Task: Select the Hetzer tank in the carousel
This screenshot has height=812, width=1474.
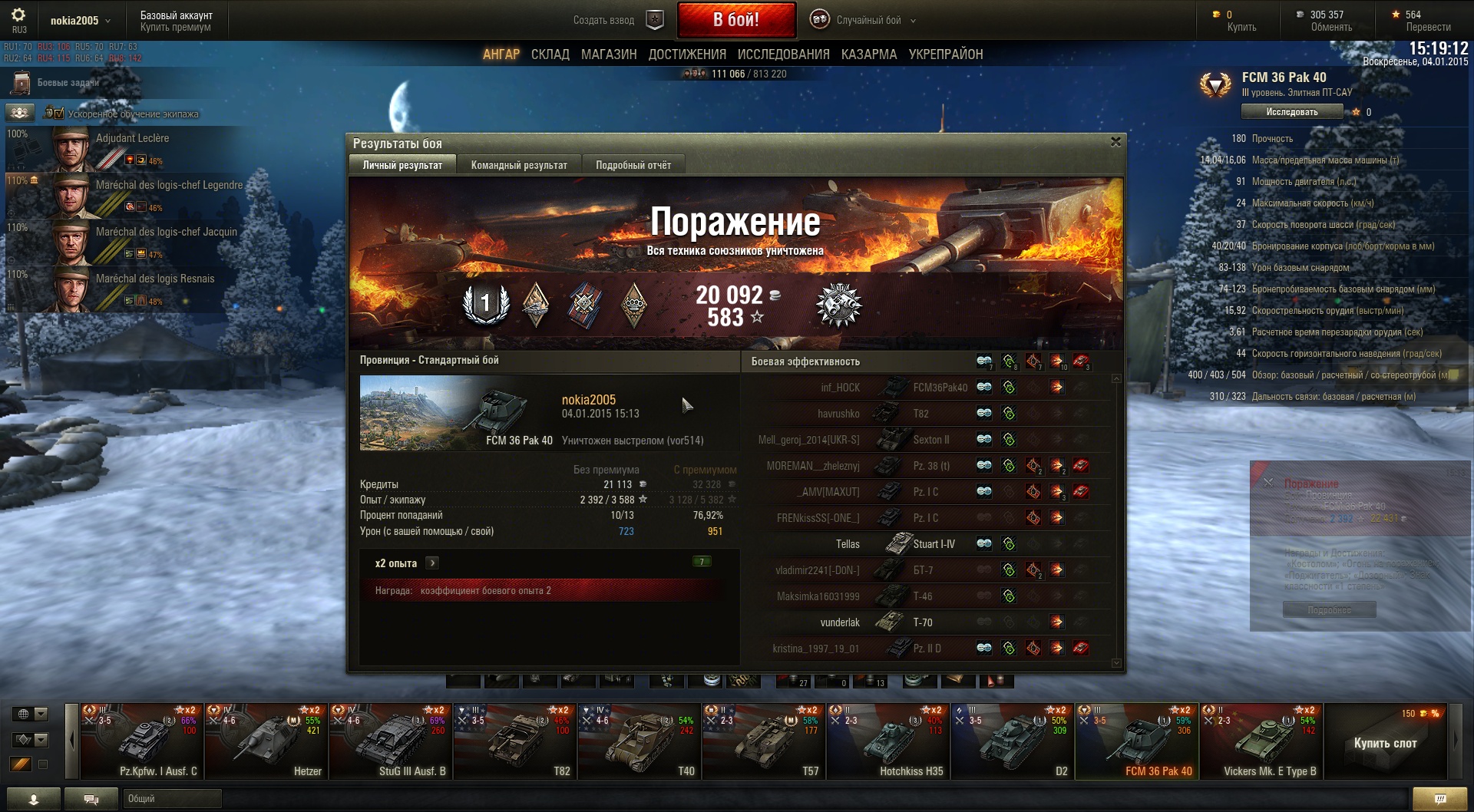Action: pos(266,742)
